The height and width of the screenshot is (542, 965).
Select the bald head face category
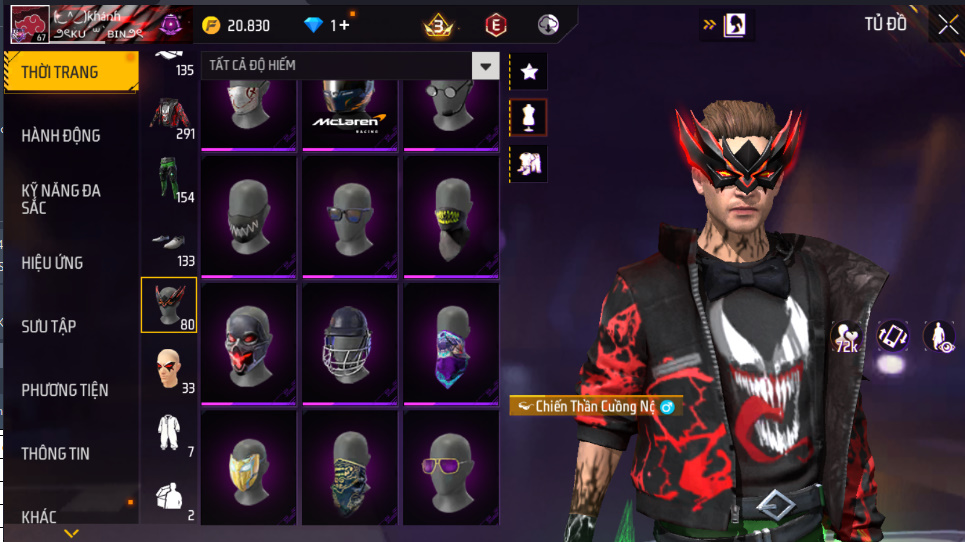(168, 370)
